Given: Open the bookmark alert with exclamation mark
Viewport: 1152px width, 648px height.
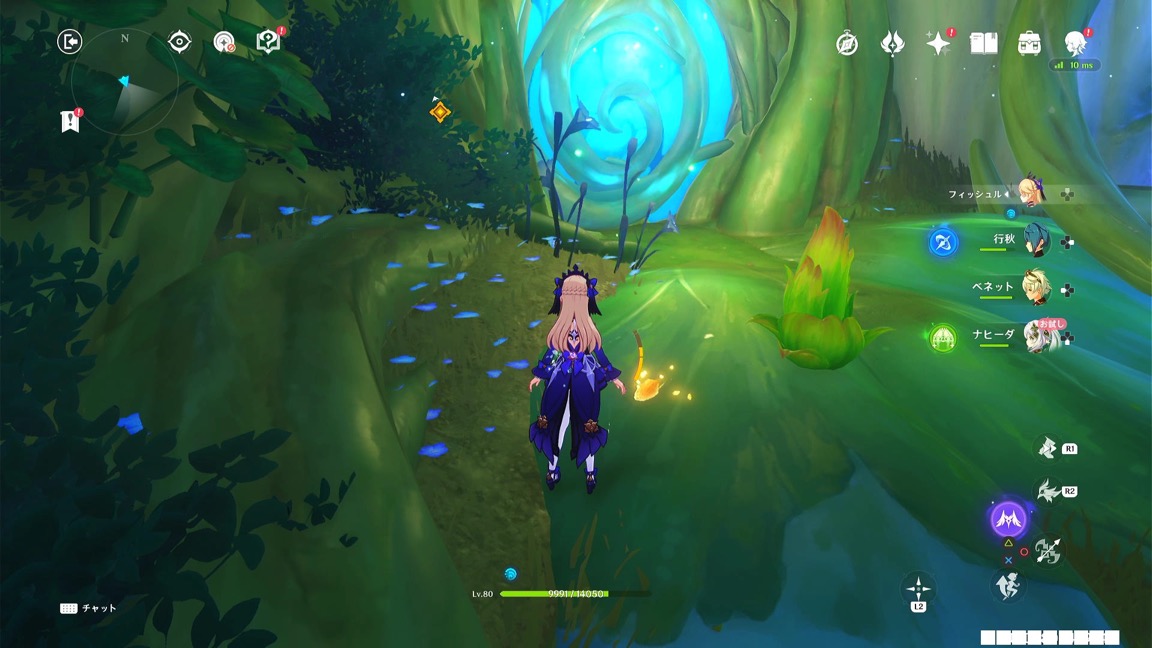Looking at the screenshot, I should [69, 121].
